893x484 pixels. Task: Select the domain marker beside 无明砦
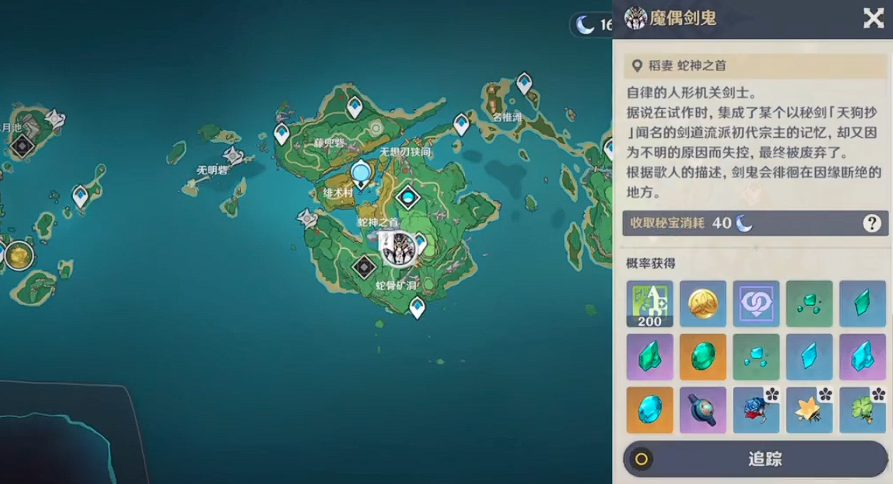click(235, 155)
